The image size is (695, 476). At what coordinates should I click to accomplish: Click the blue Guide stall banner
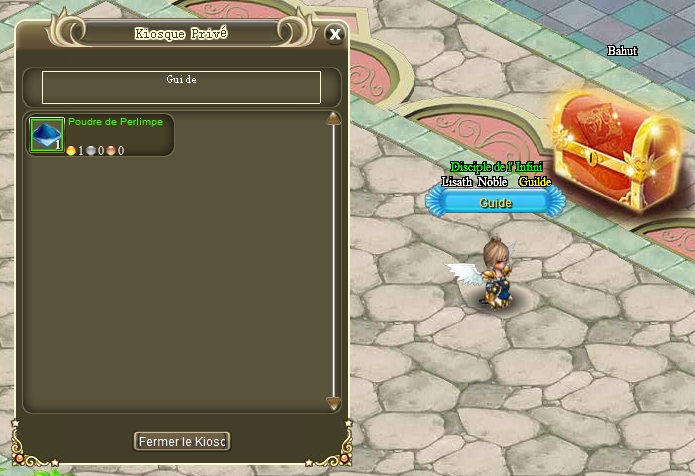point(495,202)
